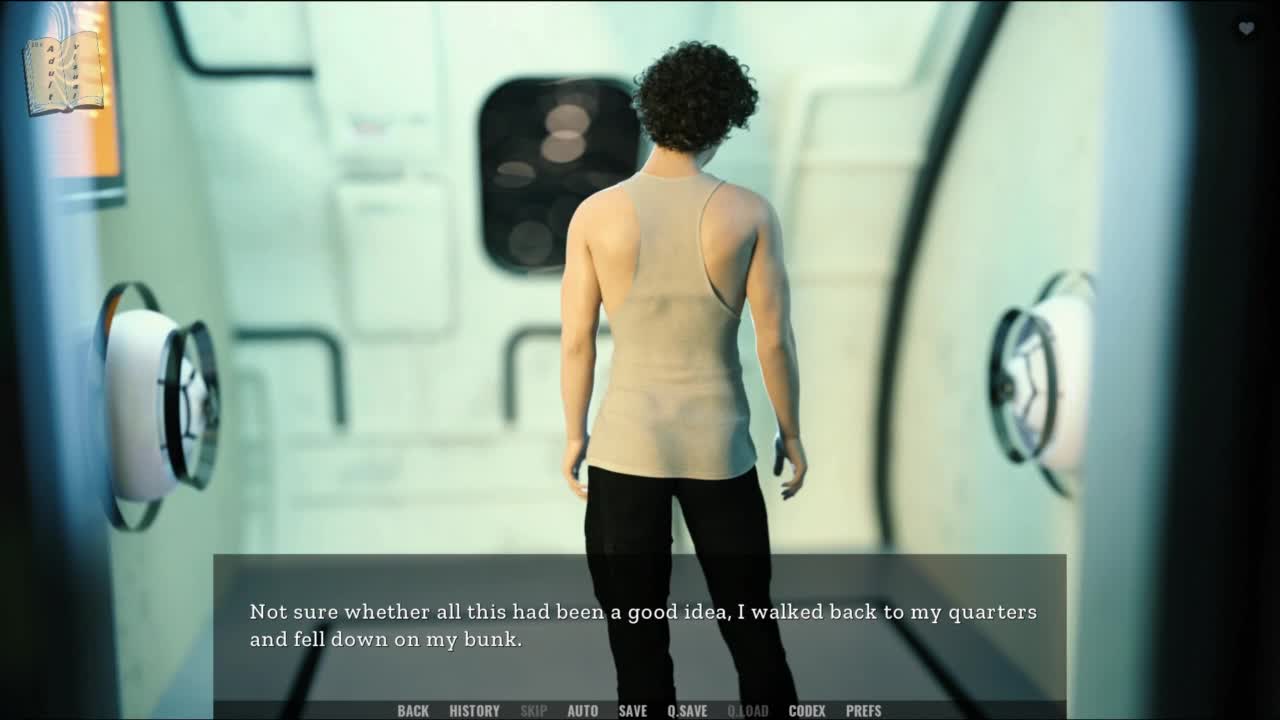The height and width of the screenshot is (720, 1280).
Task: Open the Codex
Action: 807,711
